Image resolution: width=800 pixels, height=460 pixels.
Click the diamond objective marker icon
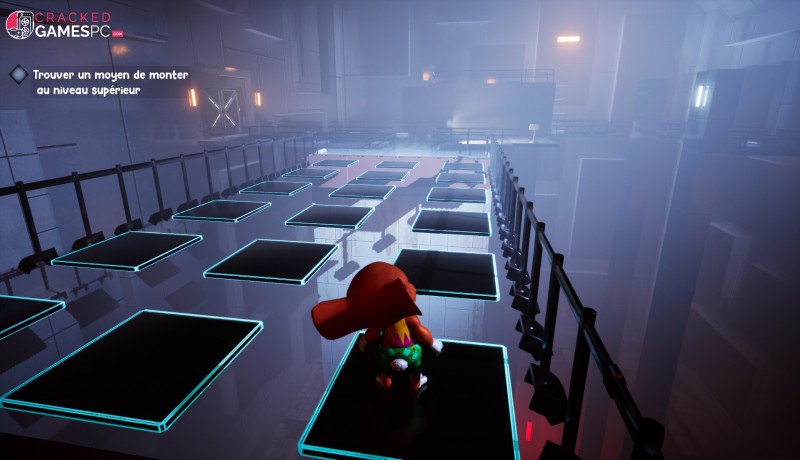click(x=19, y=74)
